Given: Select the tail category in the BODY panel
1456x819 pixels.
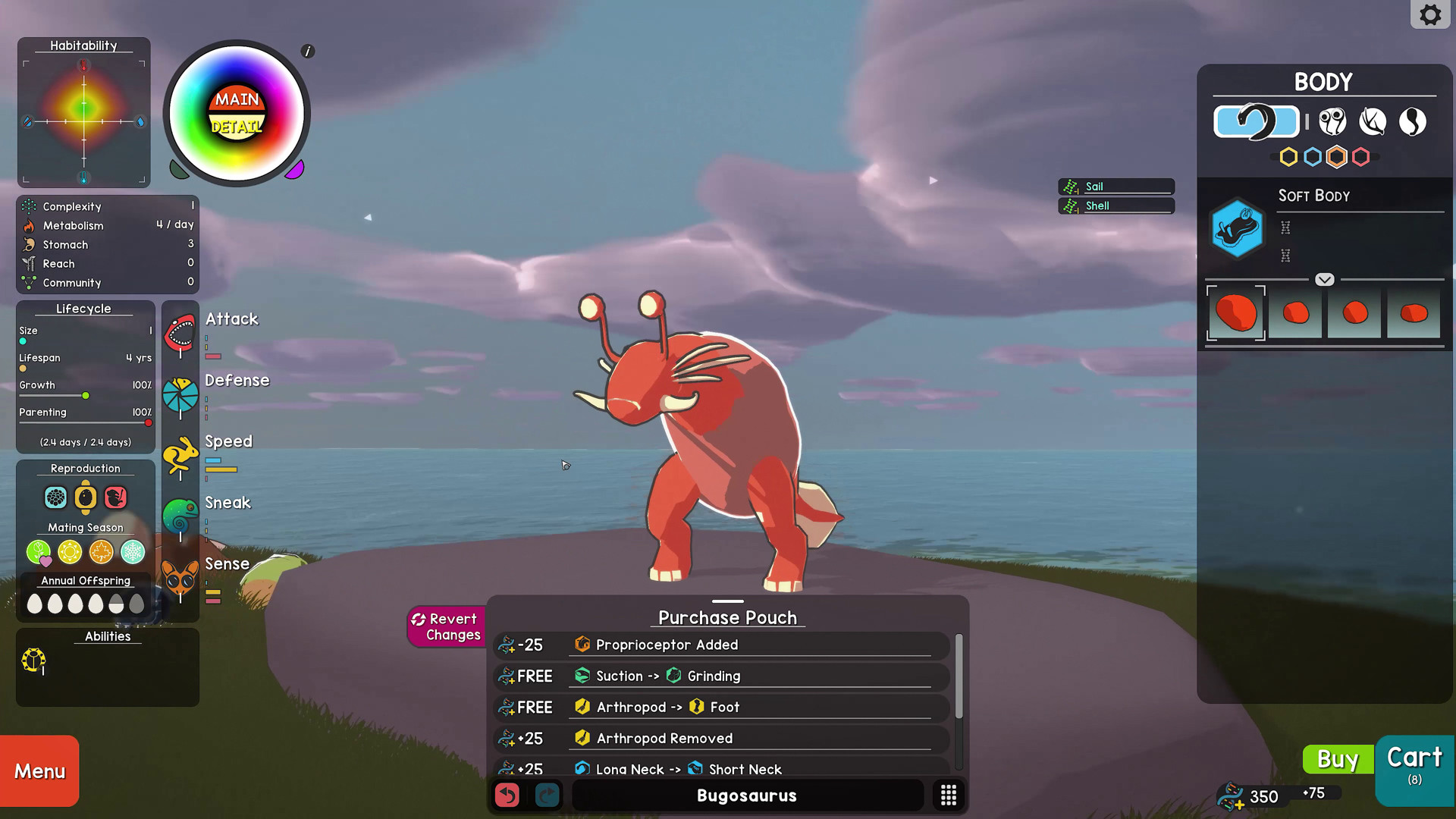Looking at the screenshot, I should pos(1413,121).
